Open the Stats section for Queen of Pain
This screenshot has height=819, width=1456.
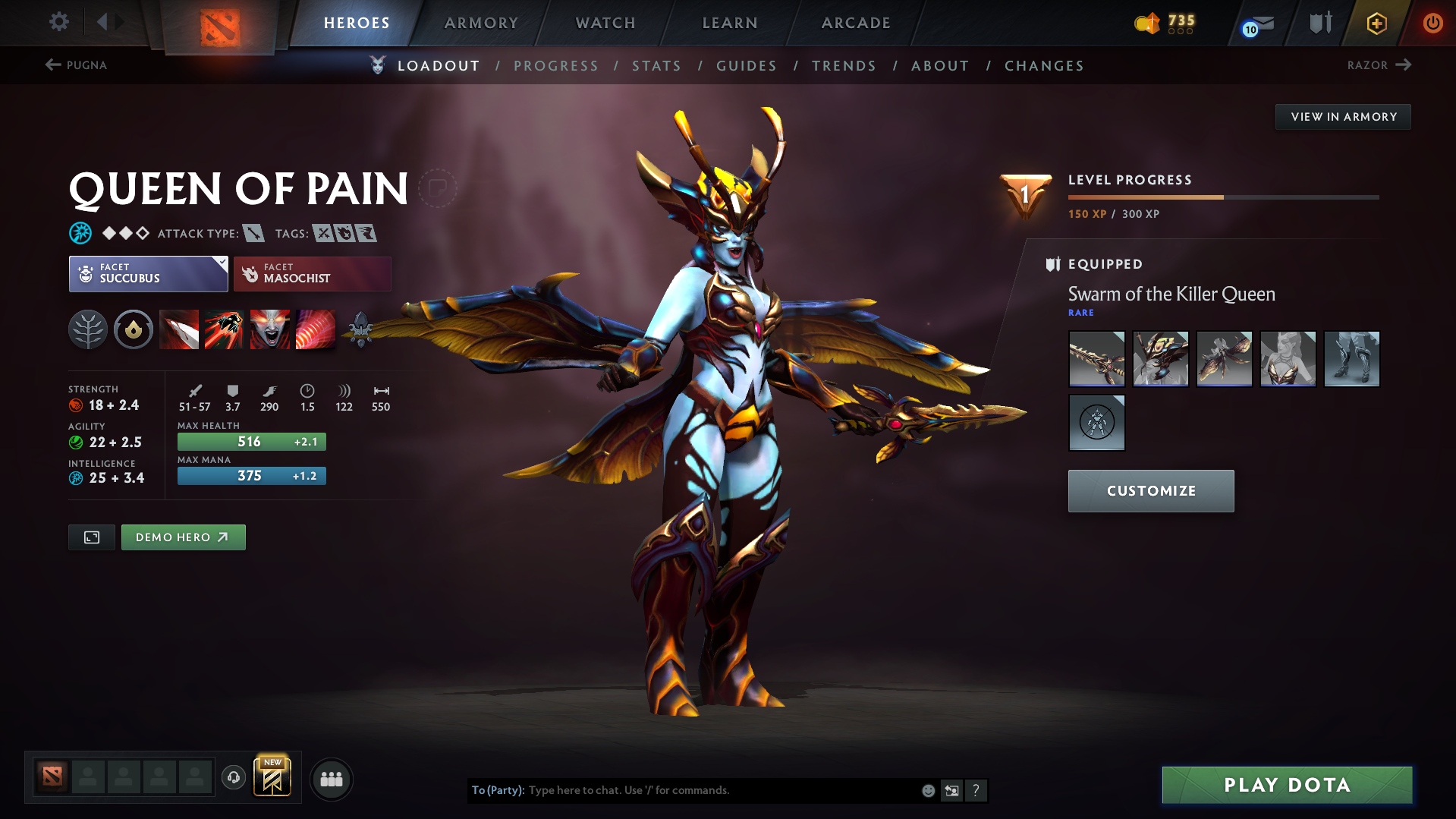tap(656, 66)
